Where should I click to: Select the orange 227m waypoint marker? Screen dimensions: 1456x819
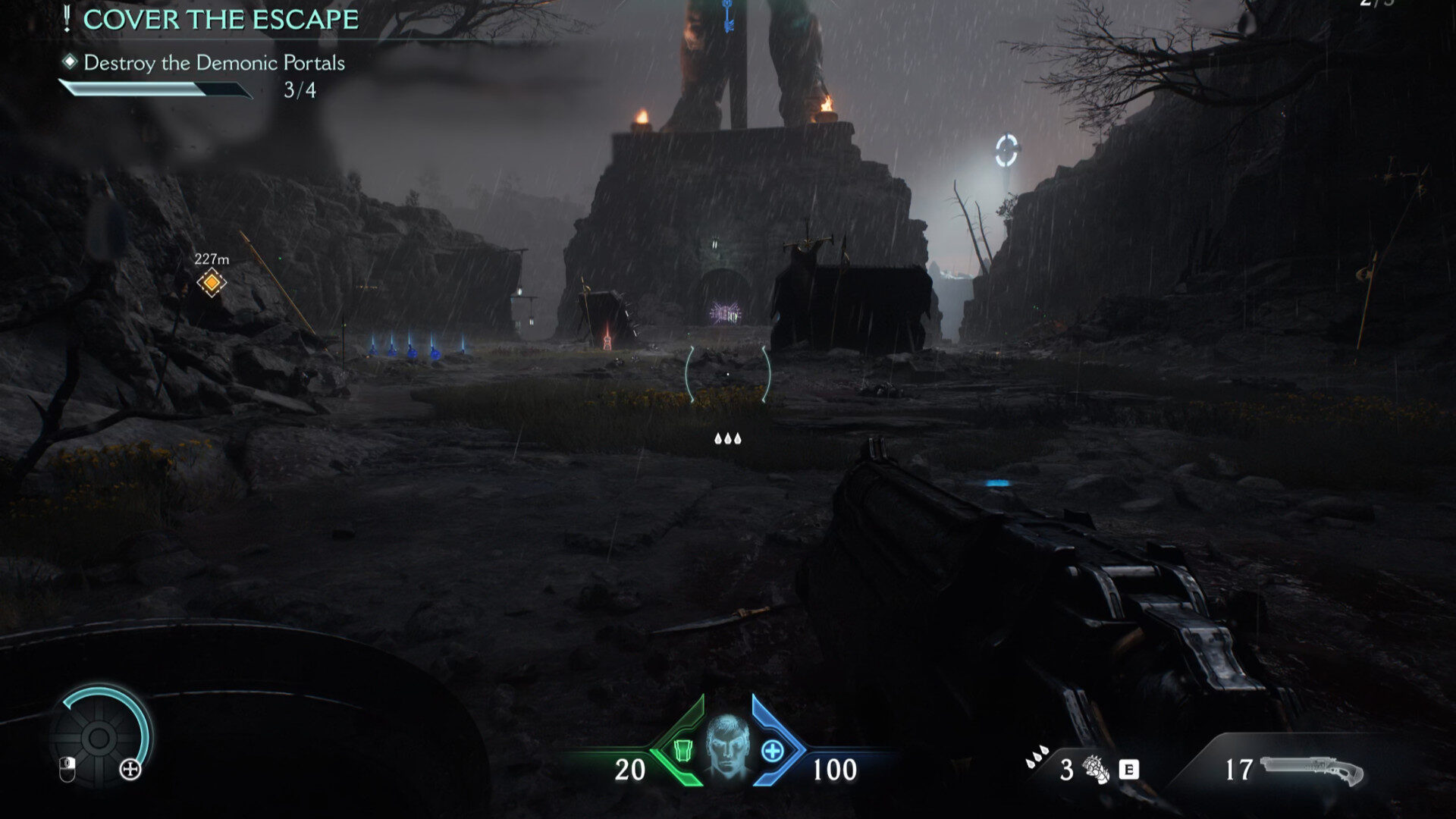click(x=212, y=283)
